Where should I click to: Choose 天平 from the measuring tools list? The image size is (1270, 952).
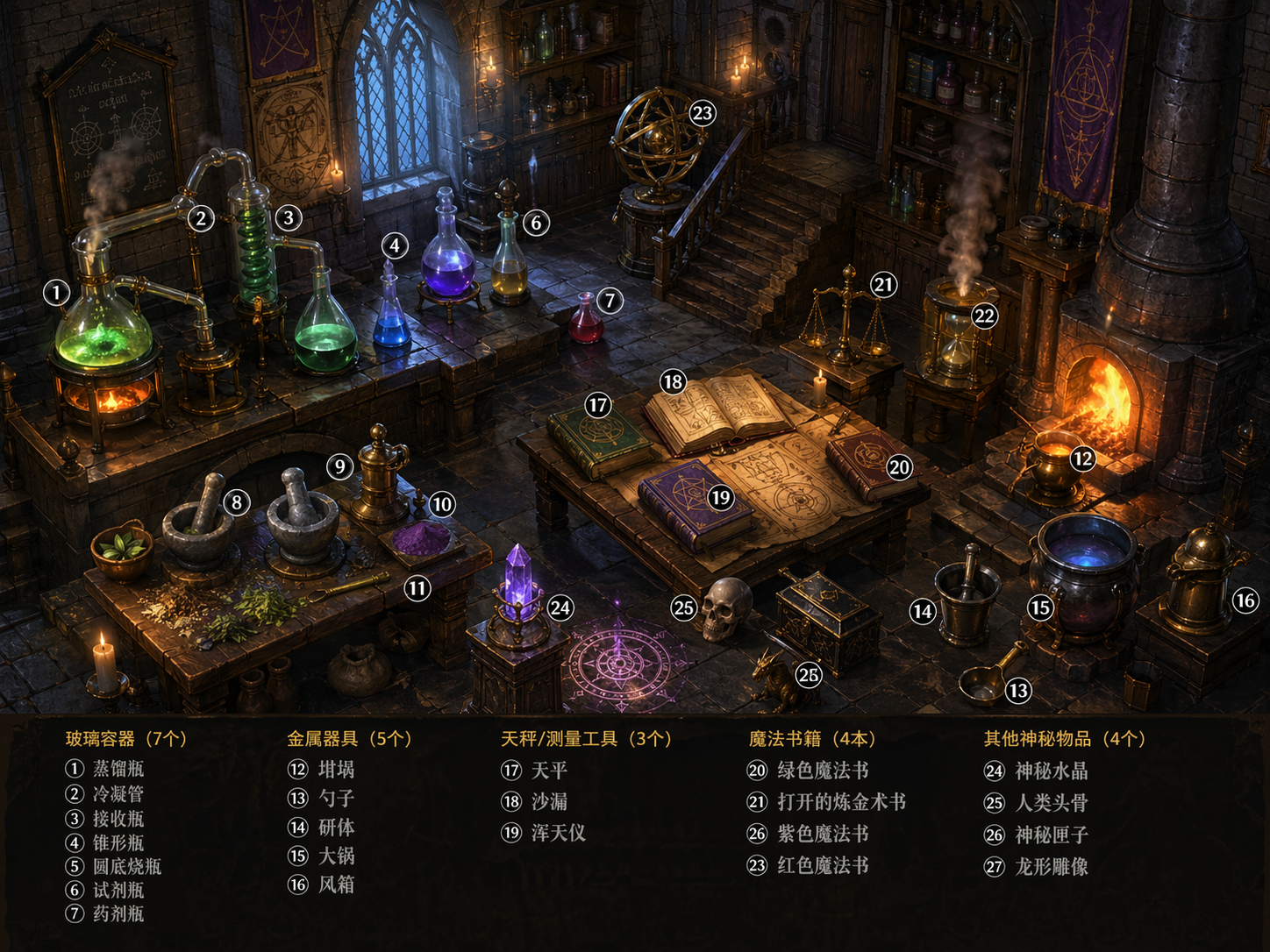pyautogui.click(x=549, y=771)
